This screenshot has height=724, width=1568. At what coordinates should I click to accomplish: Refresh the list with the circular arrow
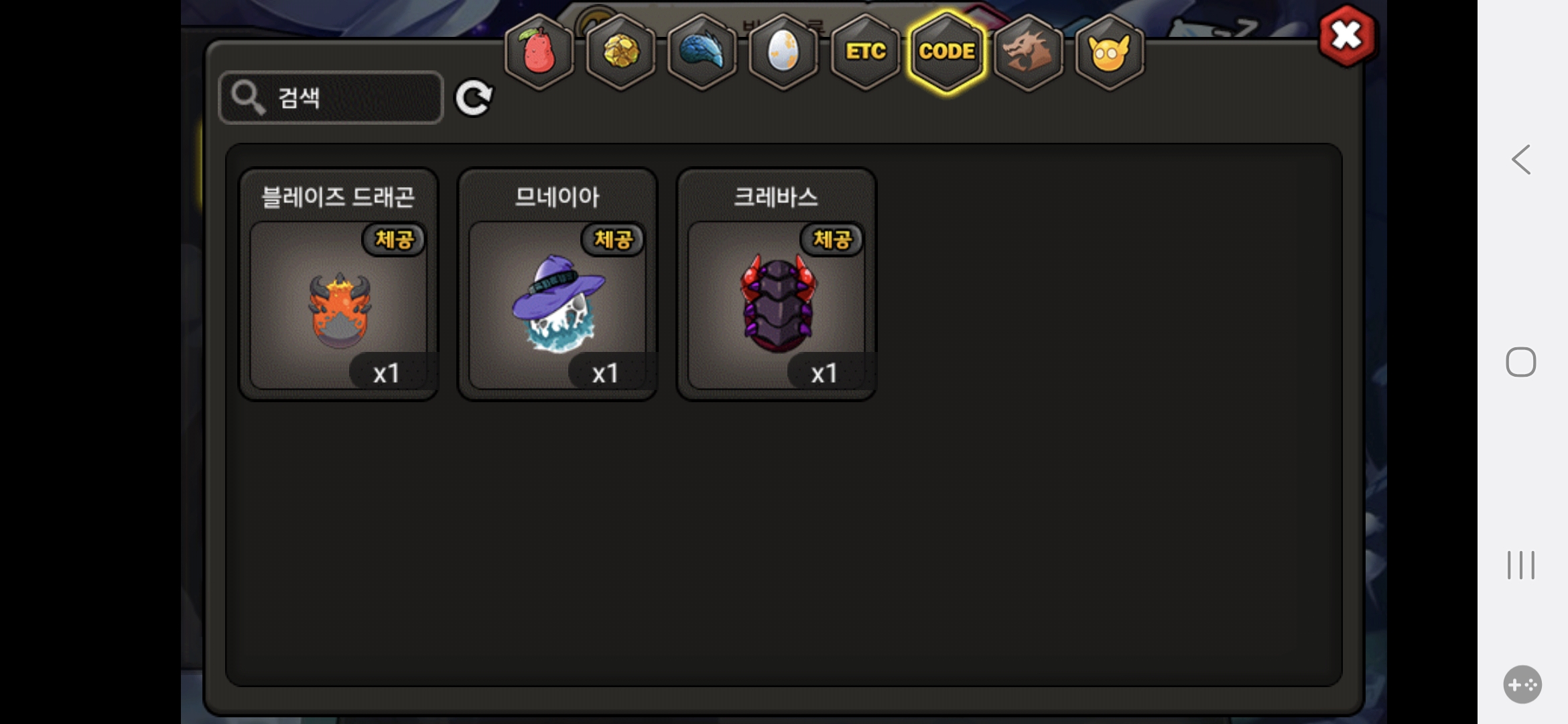pyautogui.click(x=474, y=99)
